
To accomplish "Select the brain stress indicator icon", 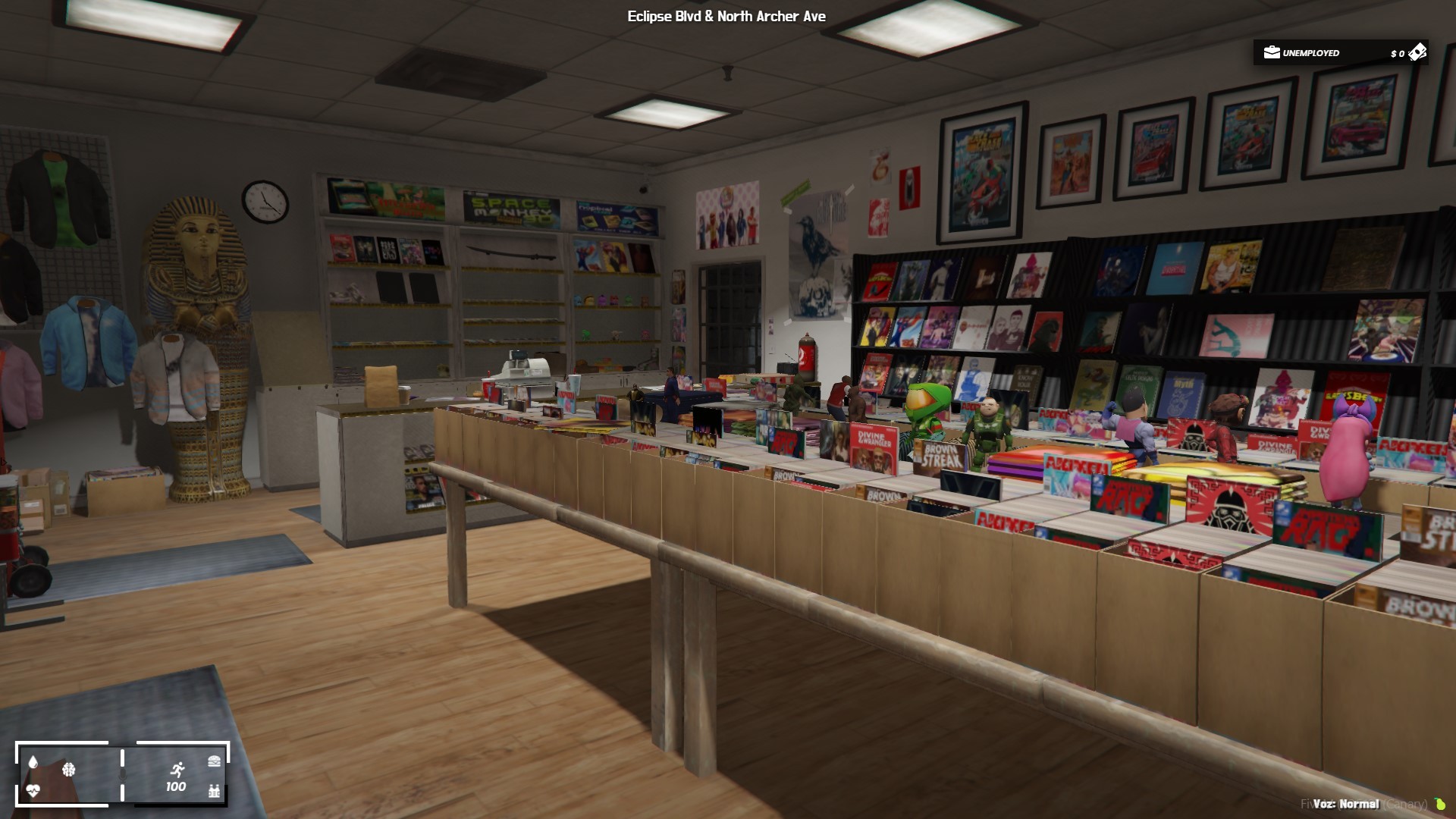I will point(70,771).
